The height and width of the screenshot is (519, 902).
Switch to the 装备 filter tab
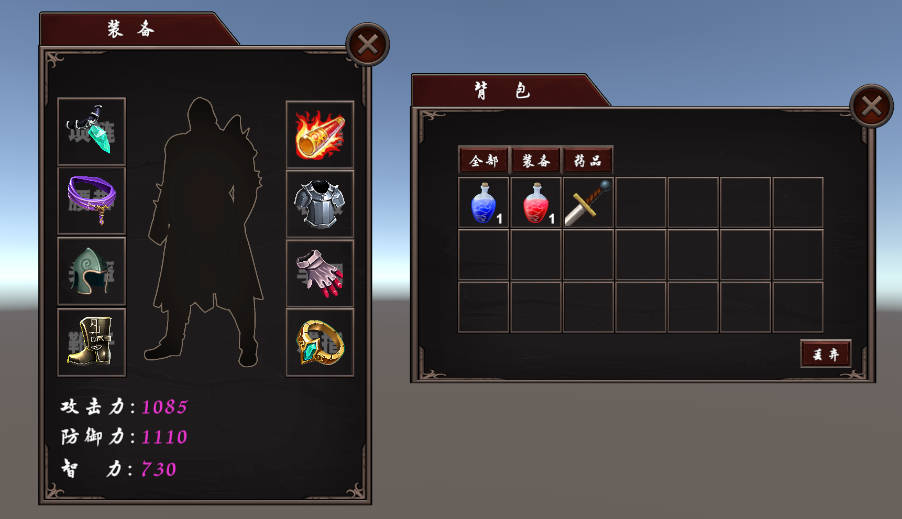536,160
